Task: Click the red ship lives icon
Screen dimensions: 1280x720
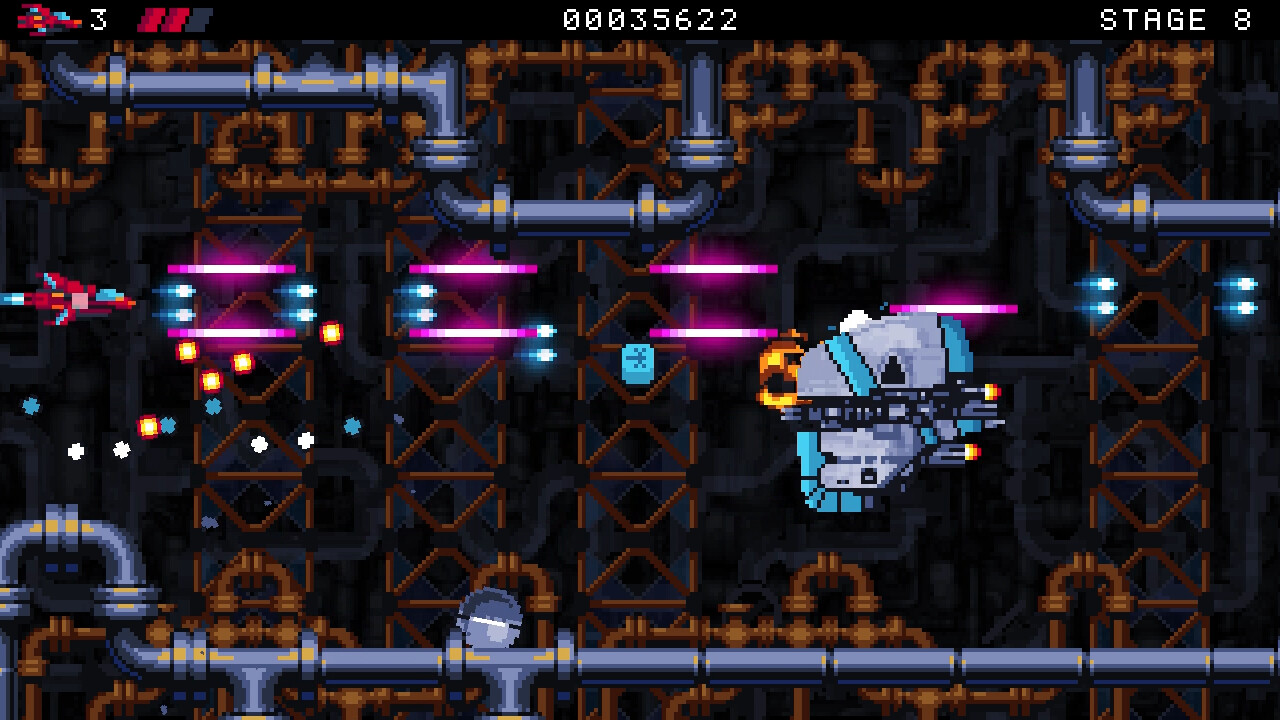Action: [45, 18]
